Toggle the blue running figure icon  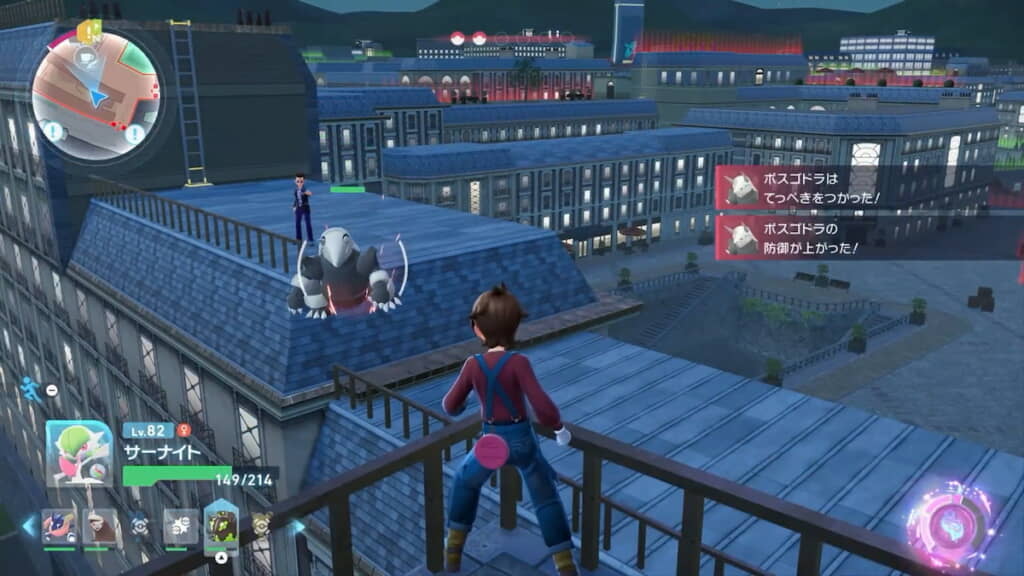click(31, 389)
